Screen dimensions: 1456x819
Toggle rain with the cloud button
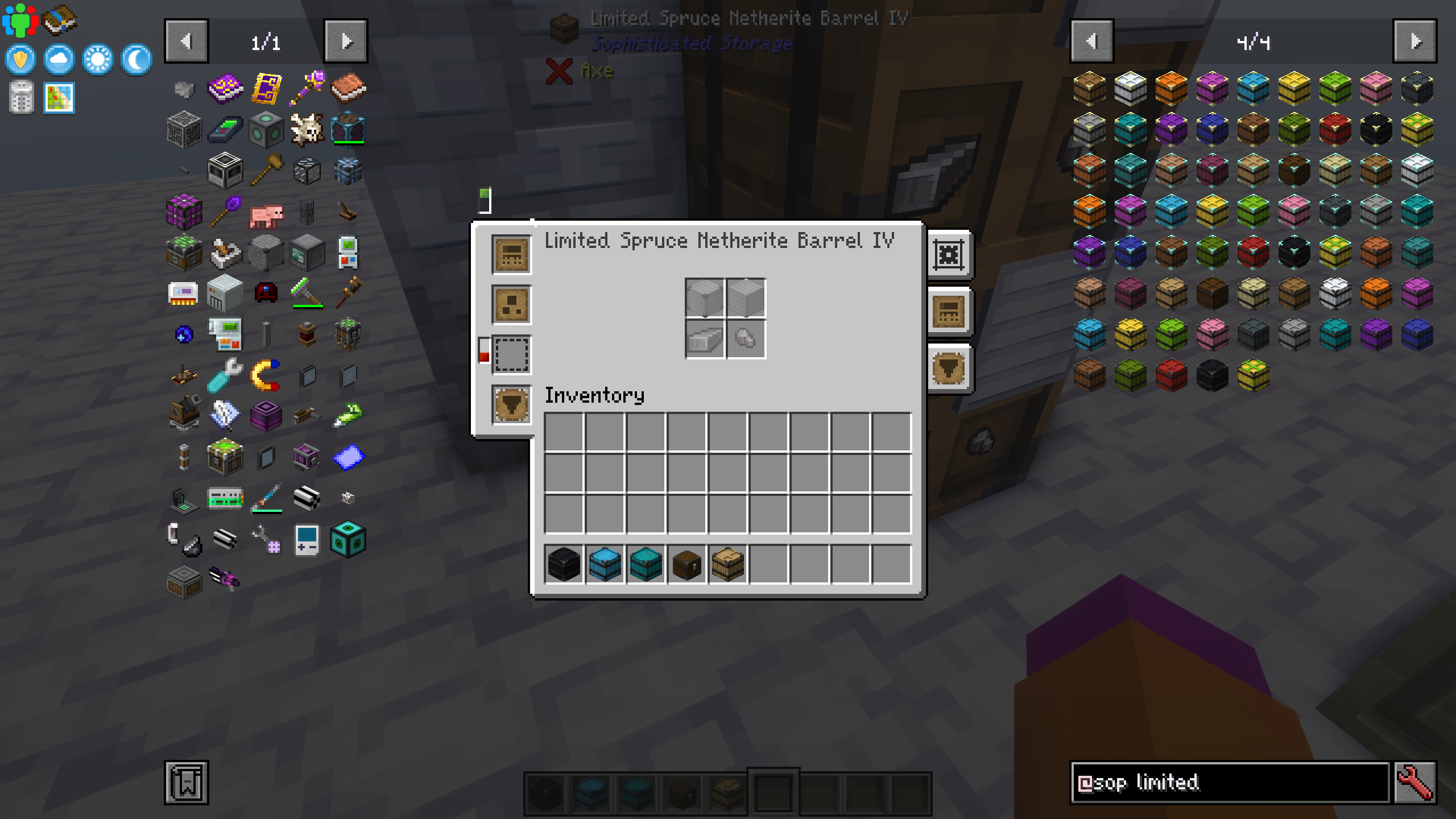pos(59,60)
